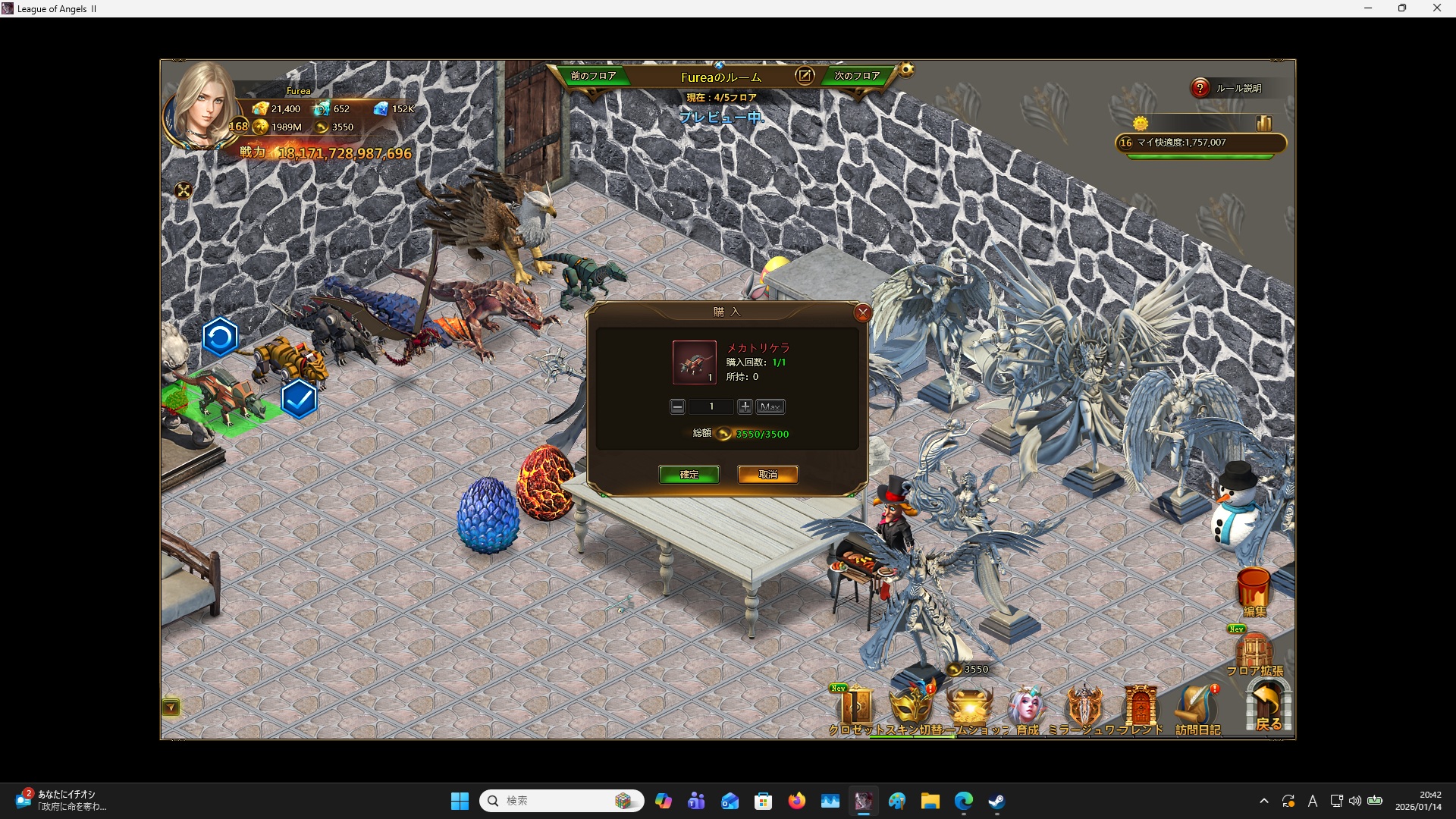Cancel the purchase with the 取消 button
Screen dimensions: 1456x819
coord(767,475)
